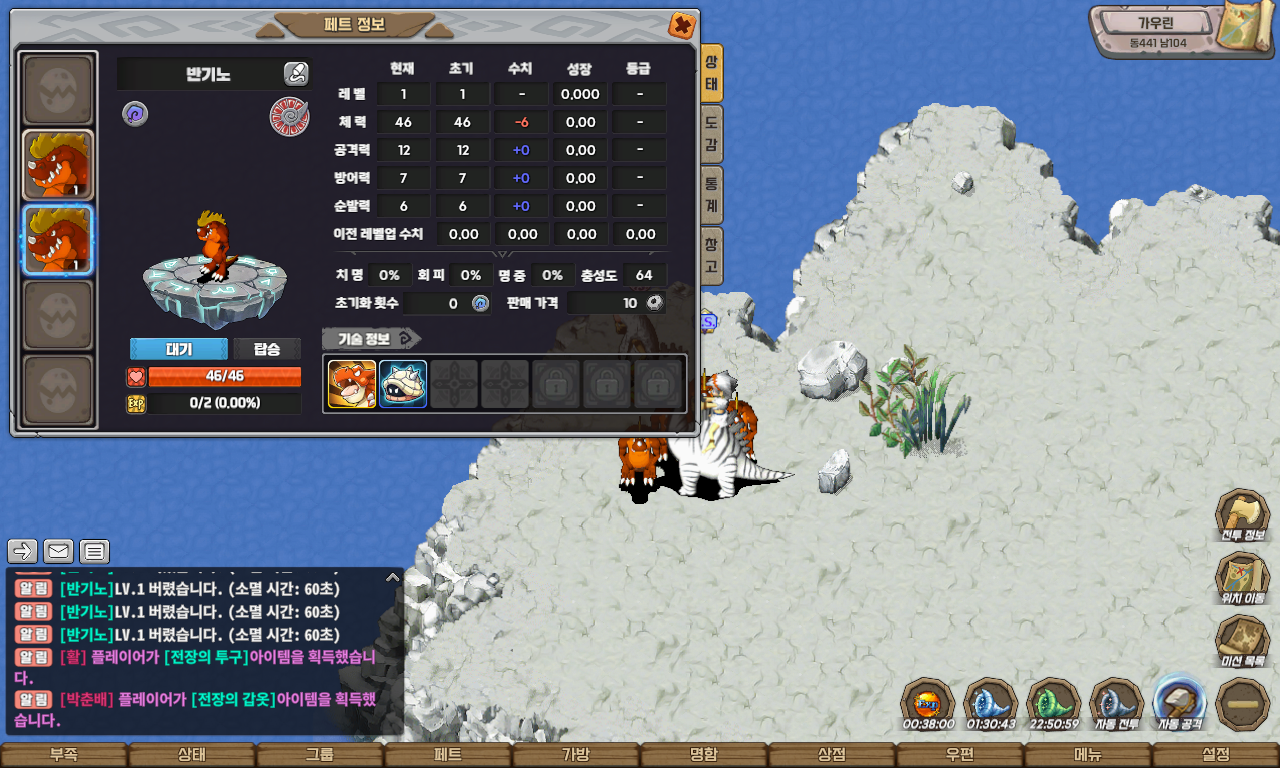Open 위치 이동 location travel map
This screenshot has height=768, width=1280.
coord(1242,578)
